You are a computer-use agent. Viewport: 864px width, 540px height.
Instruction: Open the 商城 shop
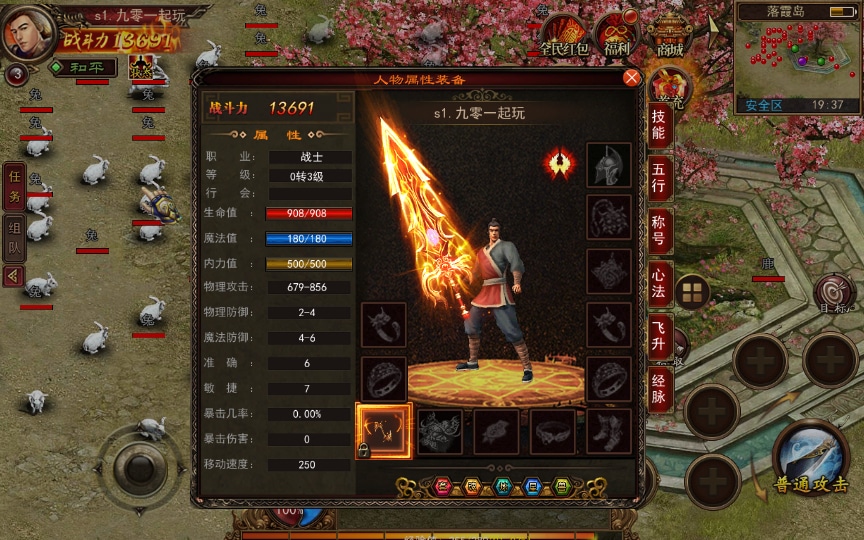click(670, 34)
